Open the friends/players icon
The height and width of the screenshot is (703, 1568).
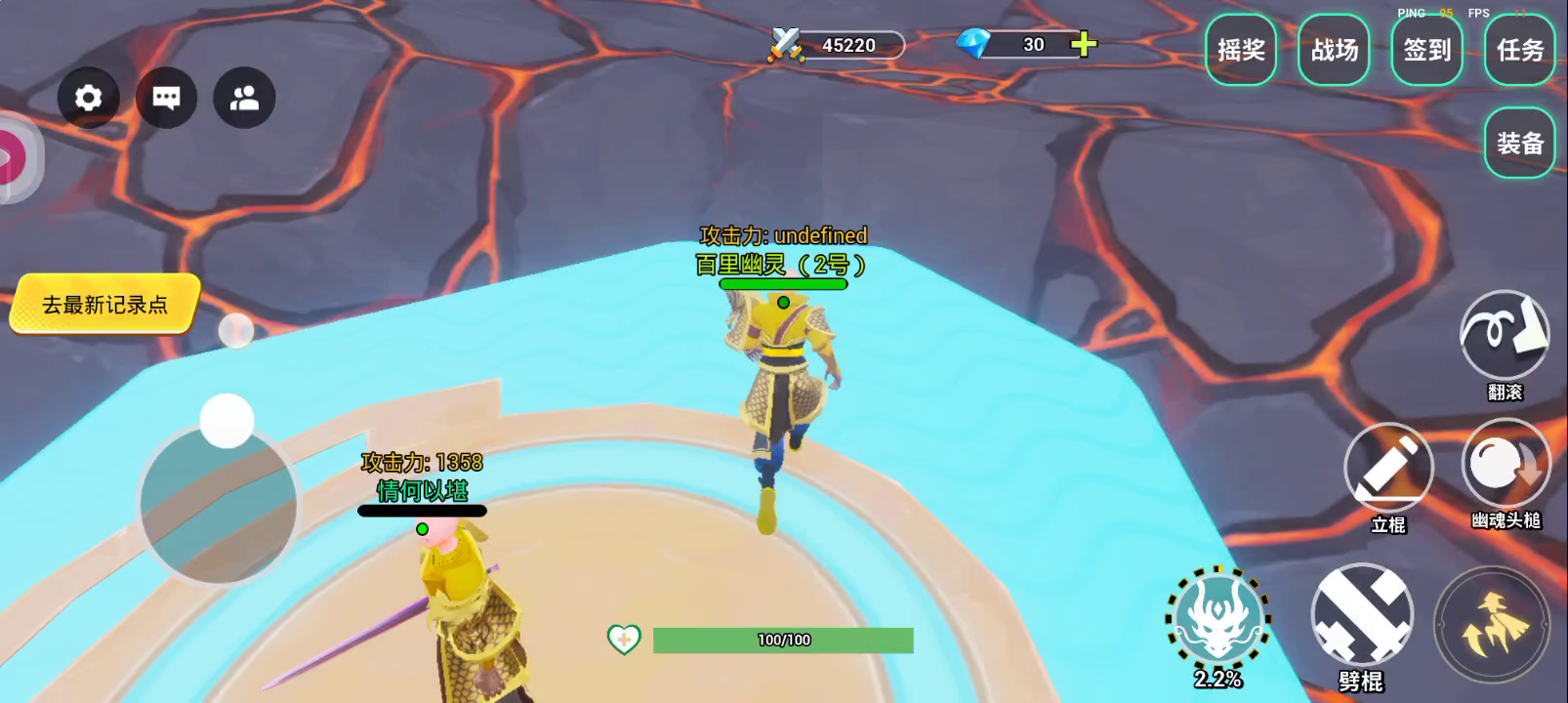coord(244,98)
